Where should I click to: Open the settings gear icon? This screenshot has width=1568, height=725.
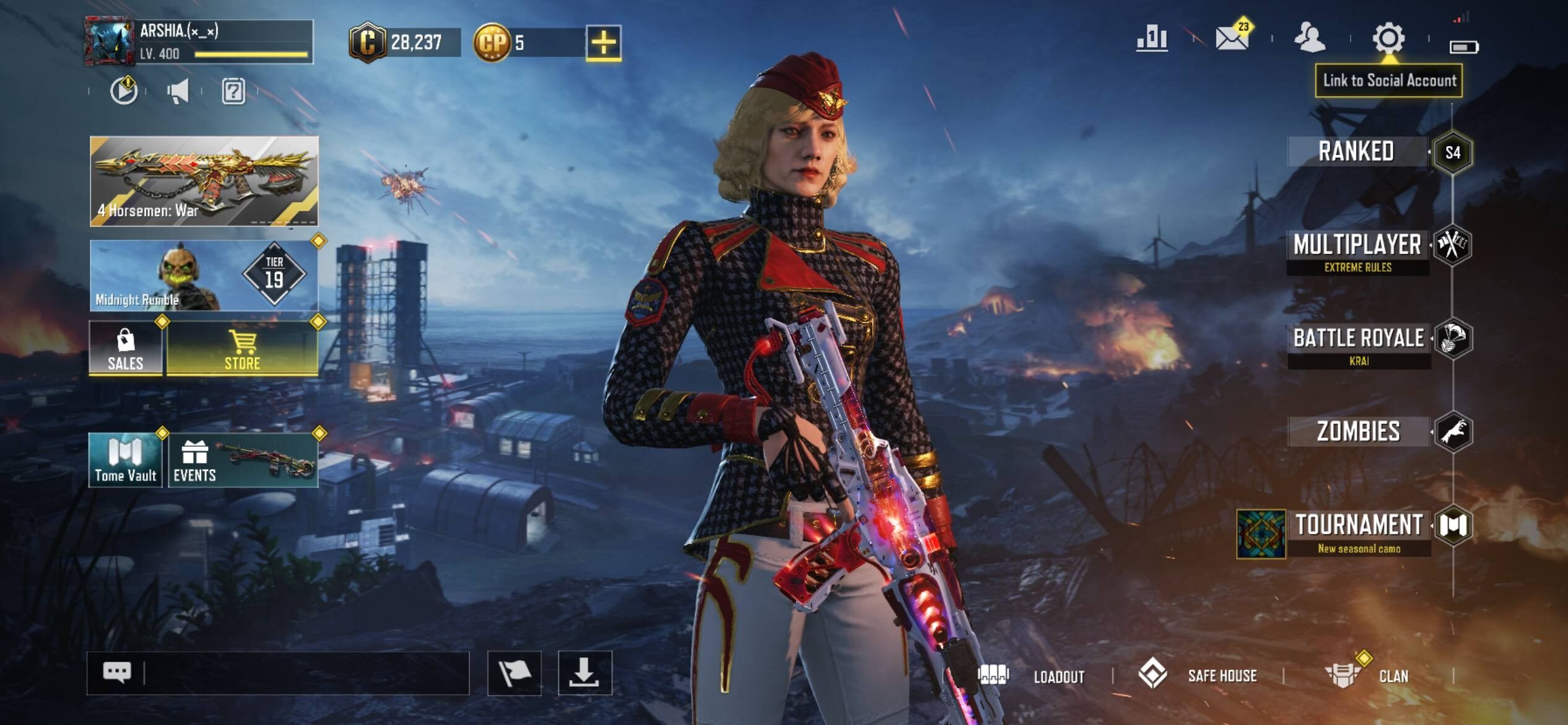click(1388, 38)
